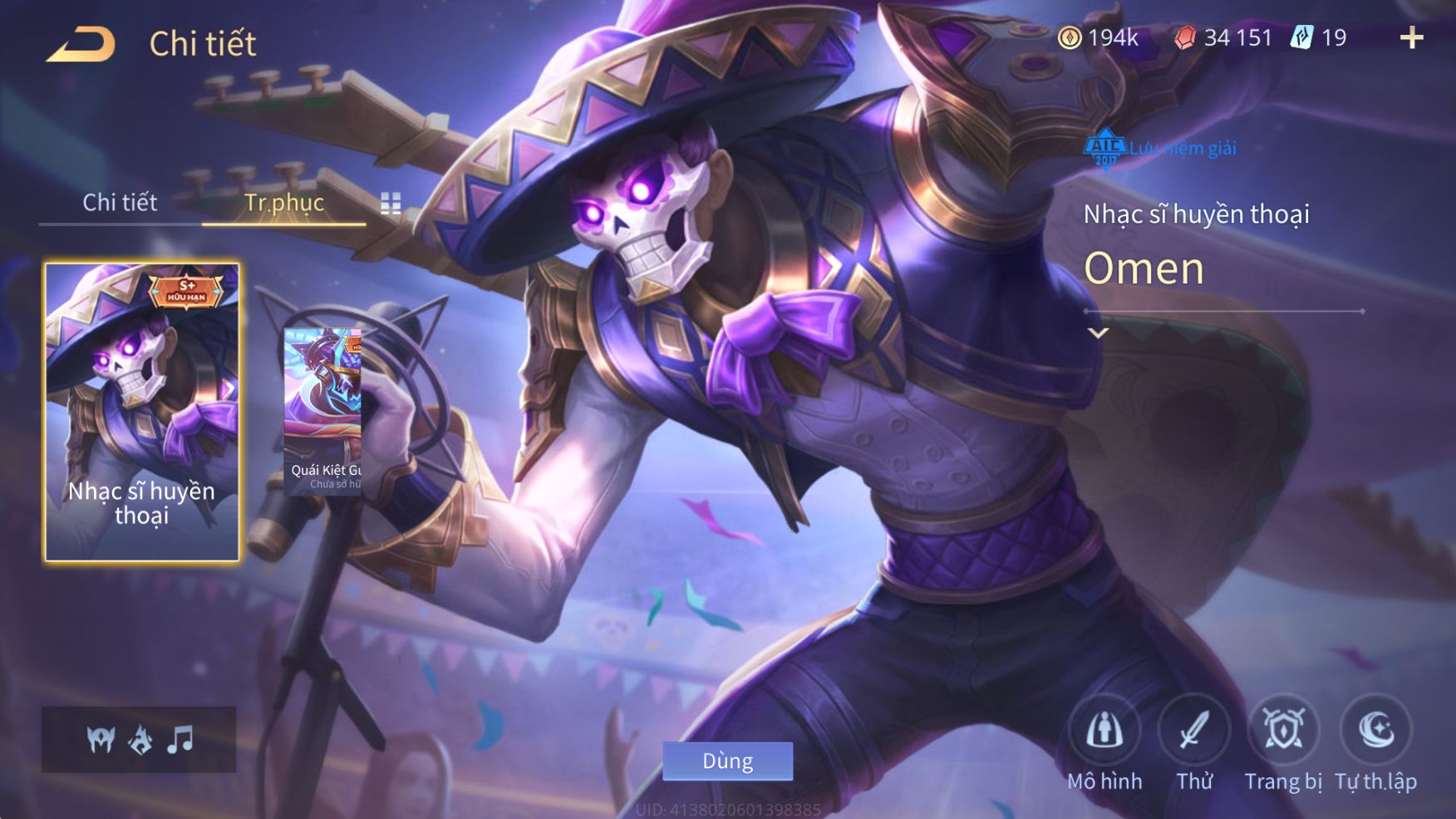Click the Dùng button to equip skin
Screen dimensions: 1456x819
(727, 761)
